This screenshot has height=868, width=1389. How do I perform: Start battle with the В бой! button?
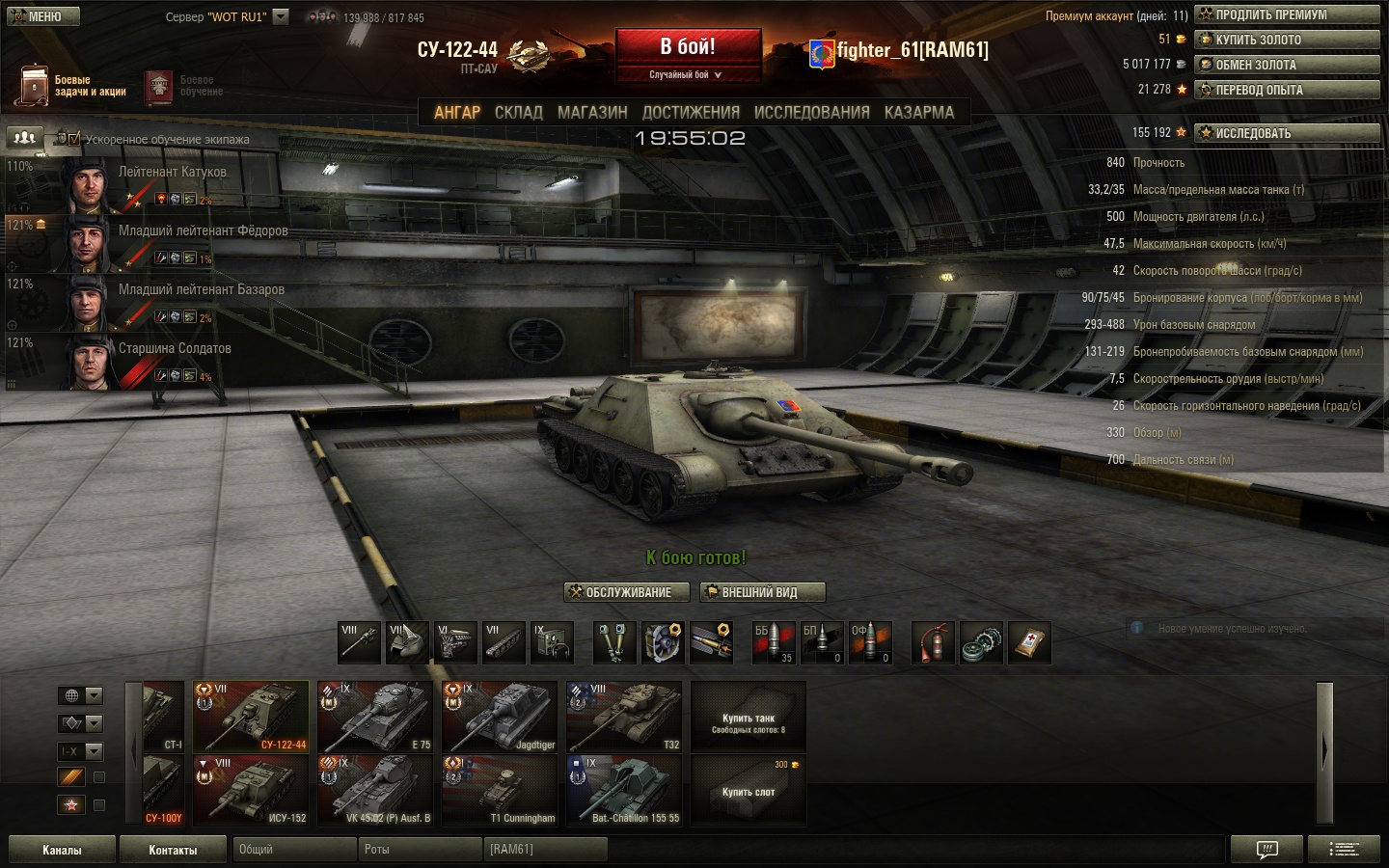[x=688, y=47]
